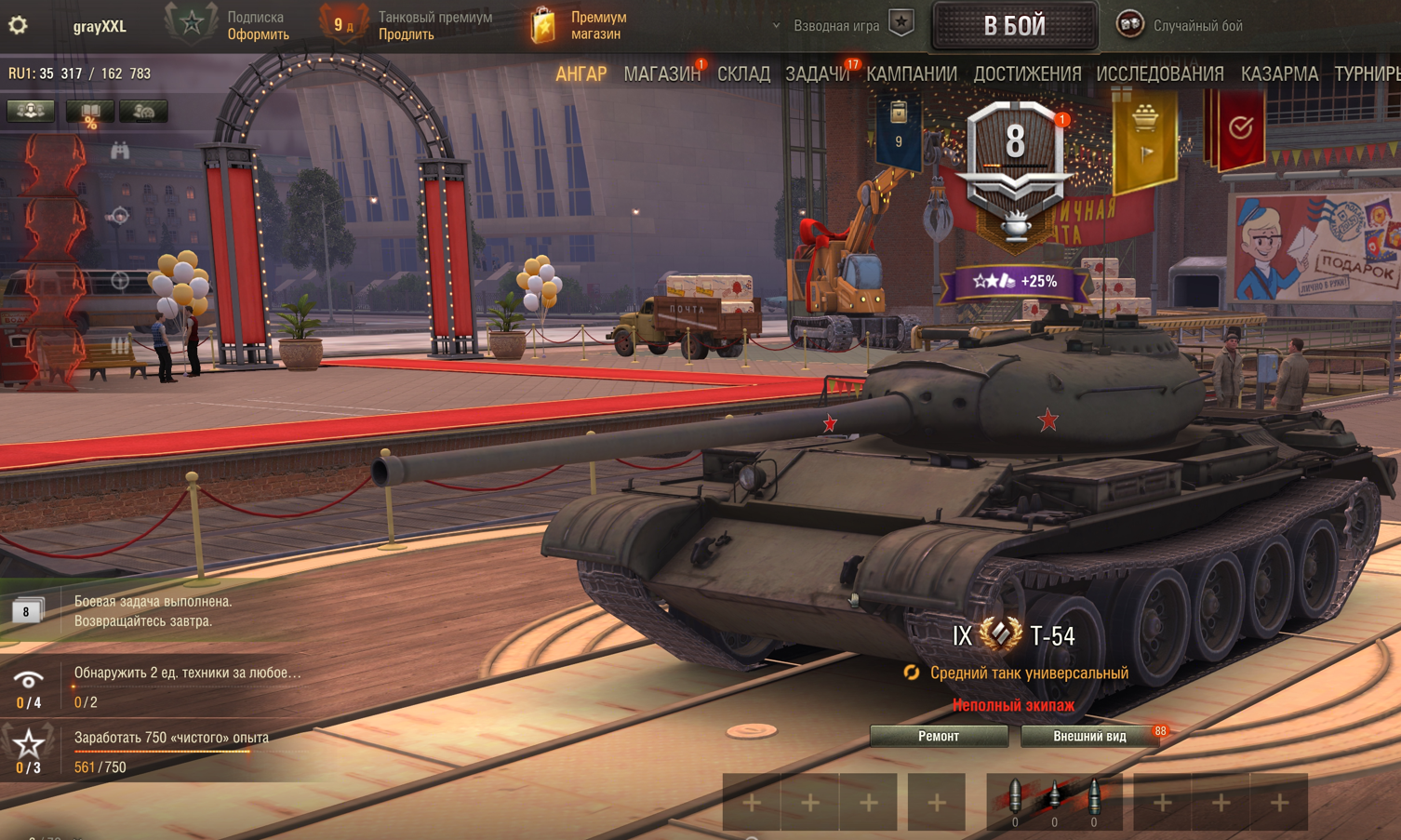This screenshot has width=1401, height=840.
Task: Open Внешний вид tank customization
Action: point(1089,736)
